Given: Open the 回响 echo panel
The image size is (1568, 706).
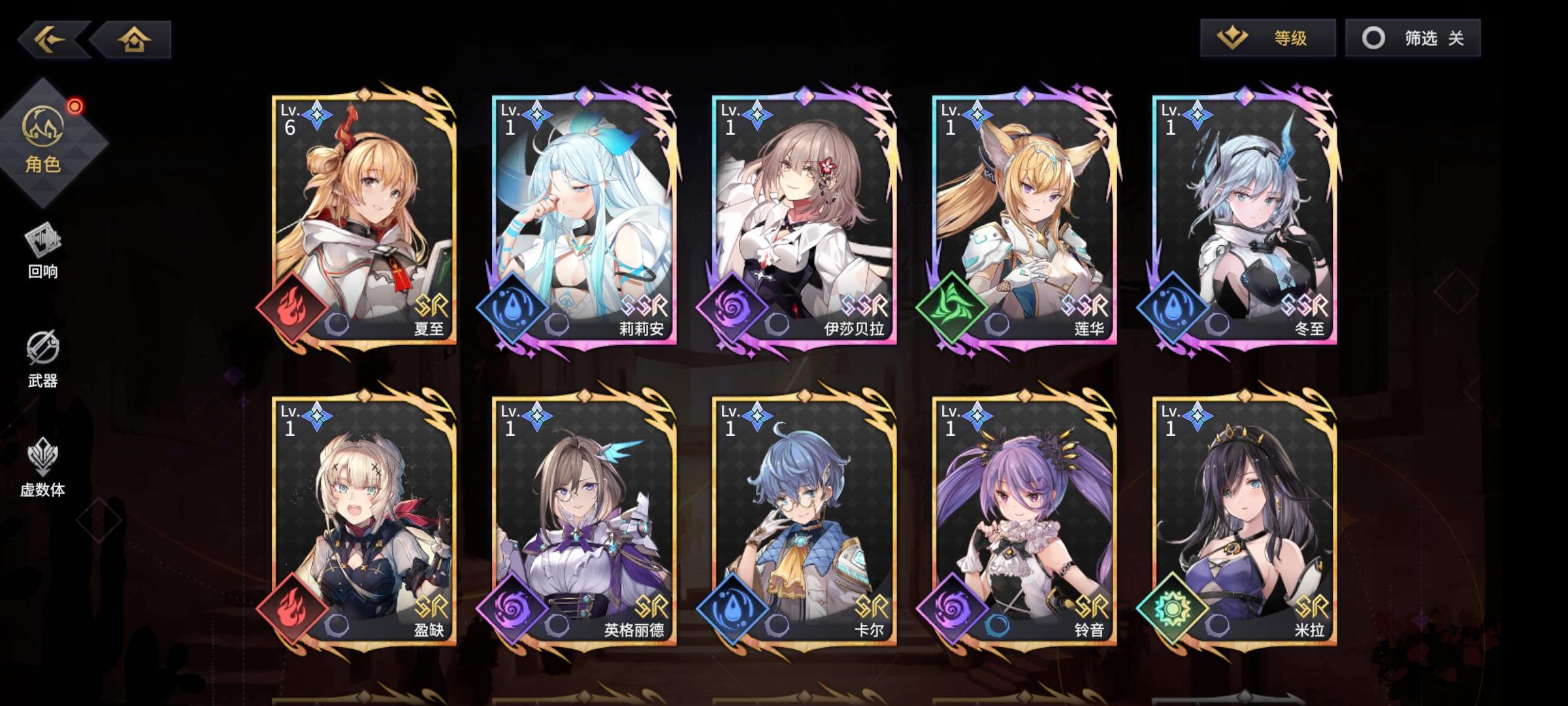Looking at the screenshot, I should tap(42, 255).
